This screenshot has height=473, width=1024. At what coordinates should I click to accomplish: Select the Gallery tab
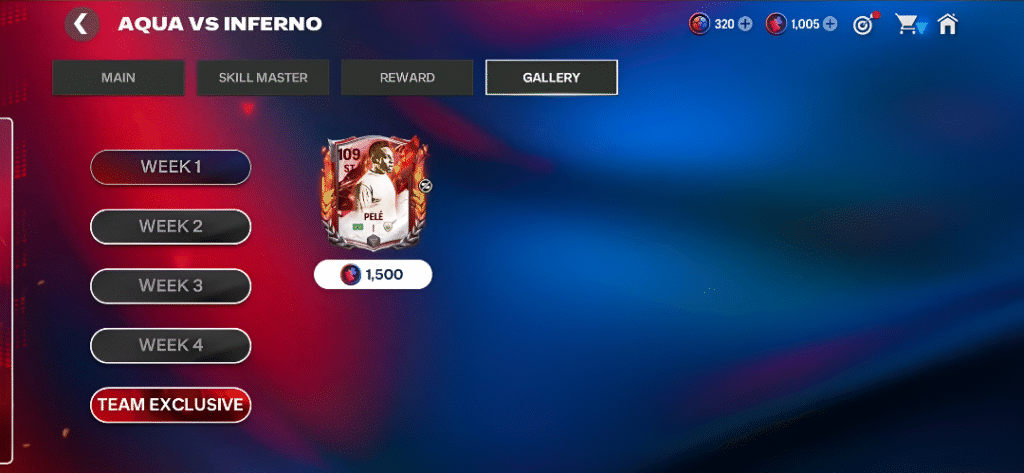pos(551,78)
